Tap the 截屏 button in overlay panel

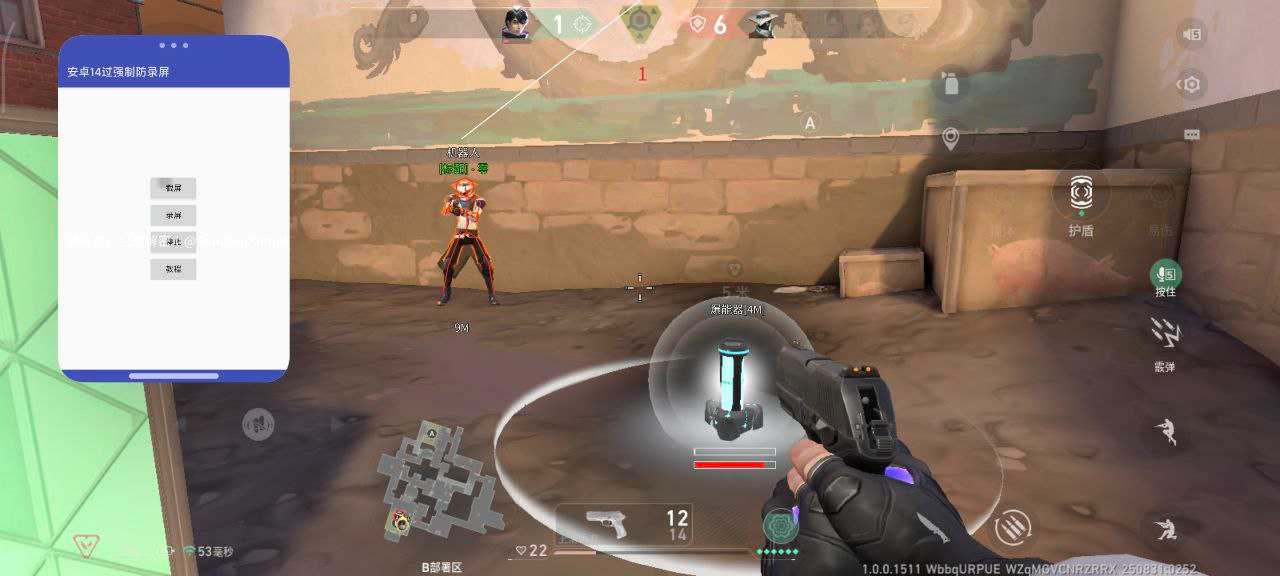(173, 188)
